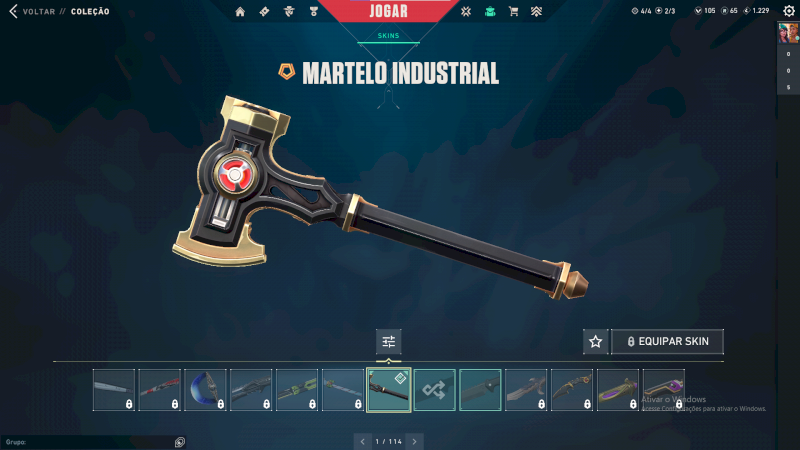The image size is (800, 450).
Task: Go to the previous skins page
Action: pos(362,441)
